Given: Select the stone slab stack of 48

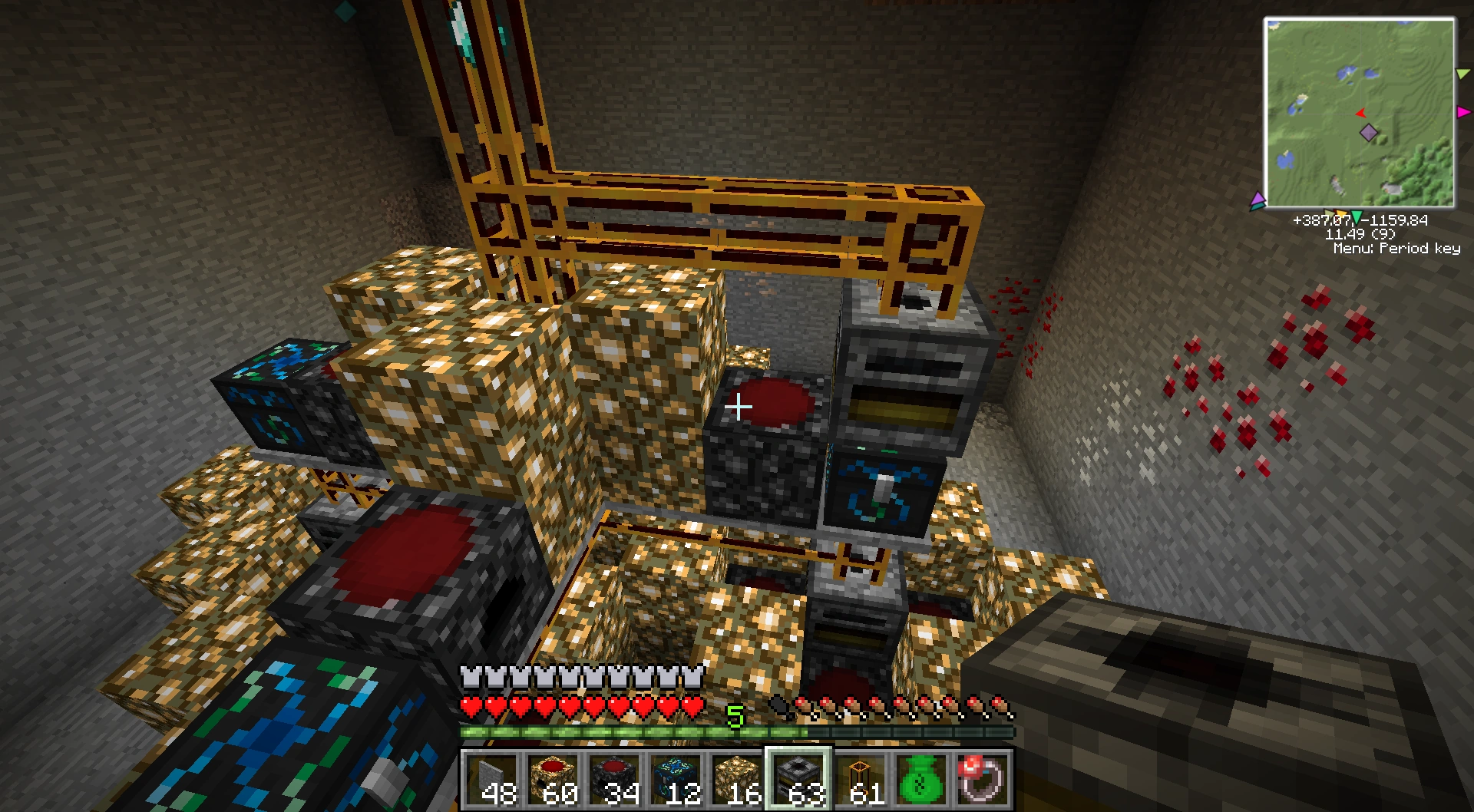Looking at the screenshot, I should (x=491, y=780).
